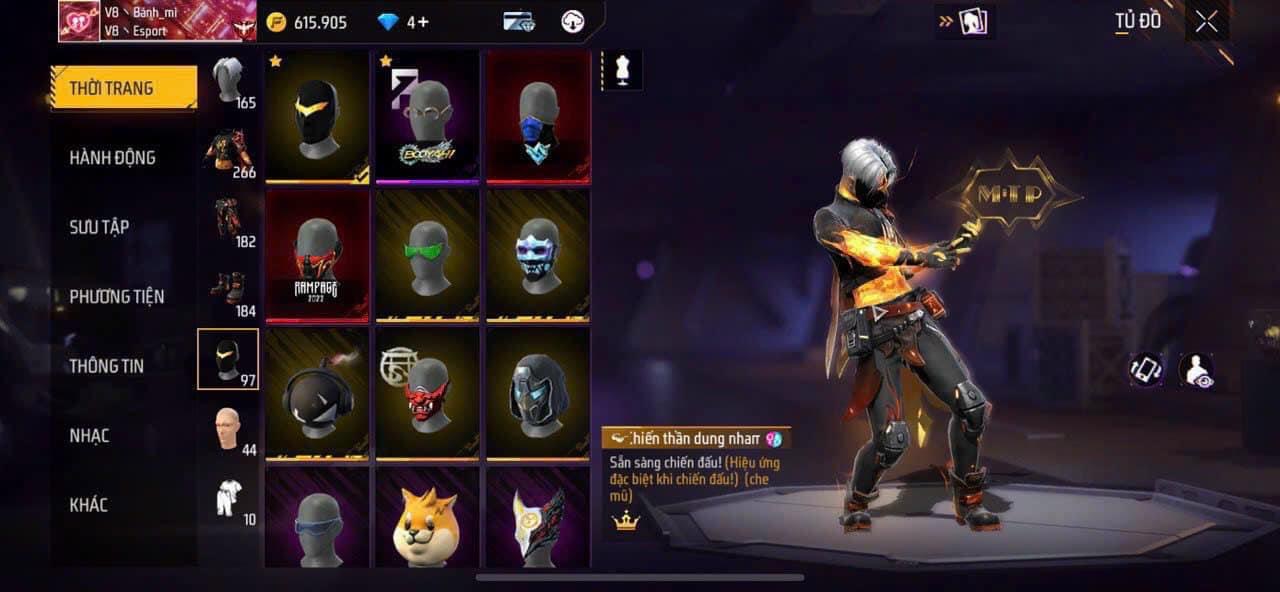The width and height of the screenshot is (1280, 592).
Task: Choose the pants category showing 182
Action: (229, 221)
